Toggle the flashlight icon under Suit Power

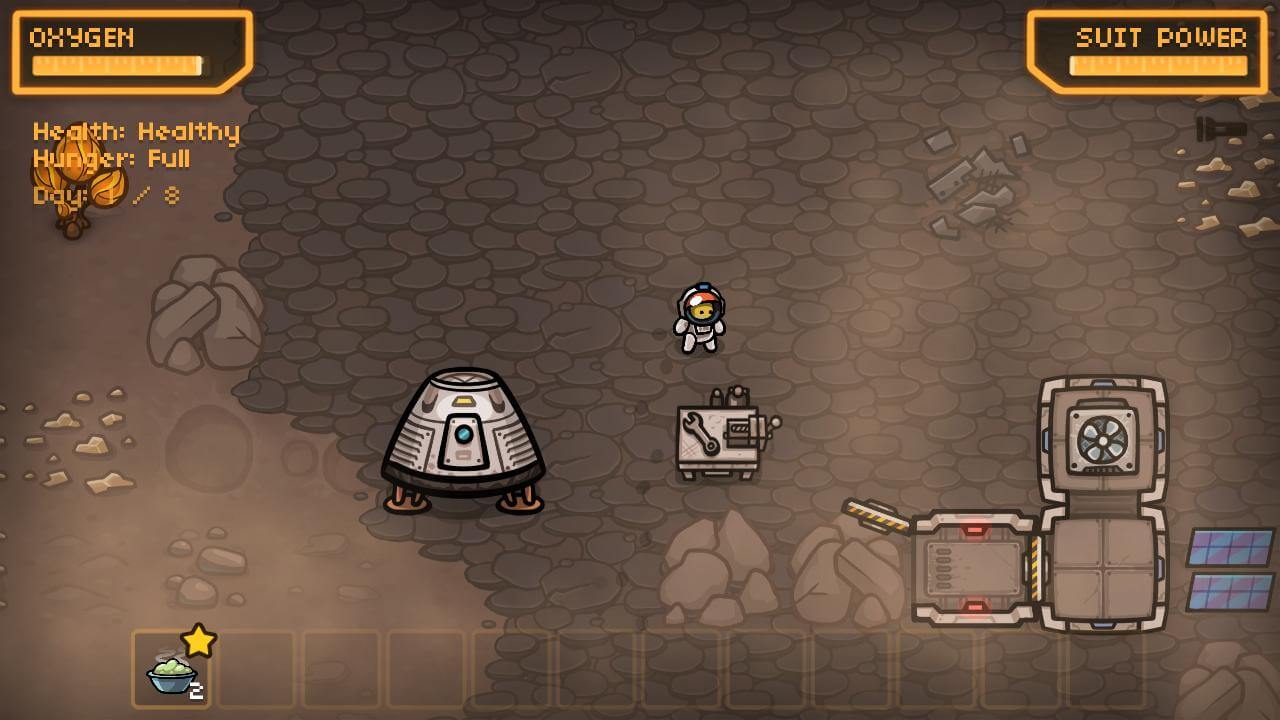(x=1221, y=130)
